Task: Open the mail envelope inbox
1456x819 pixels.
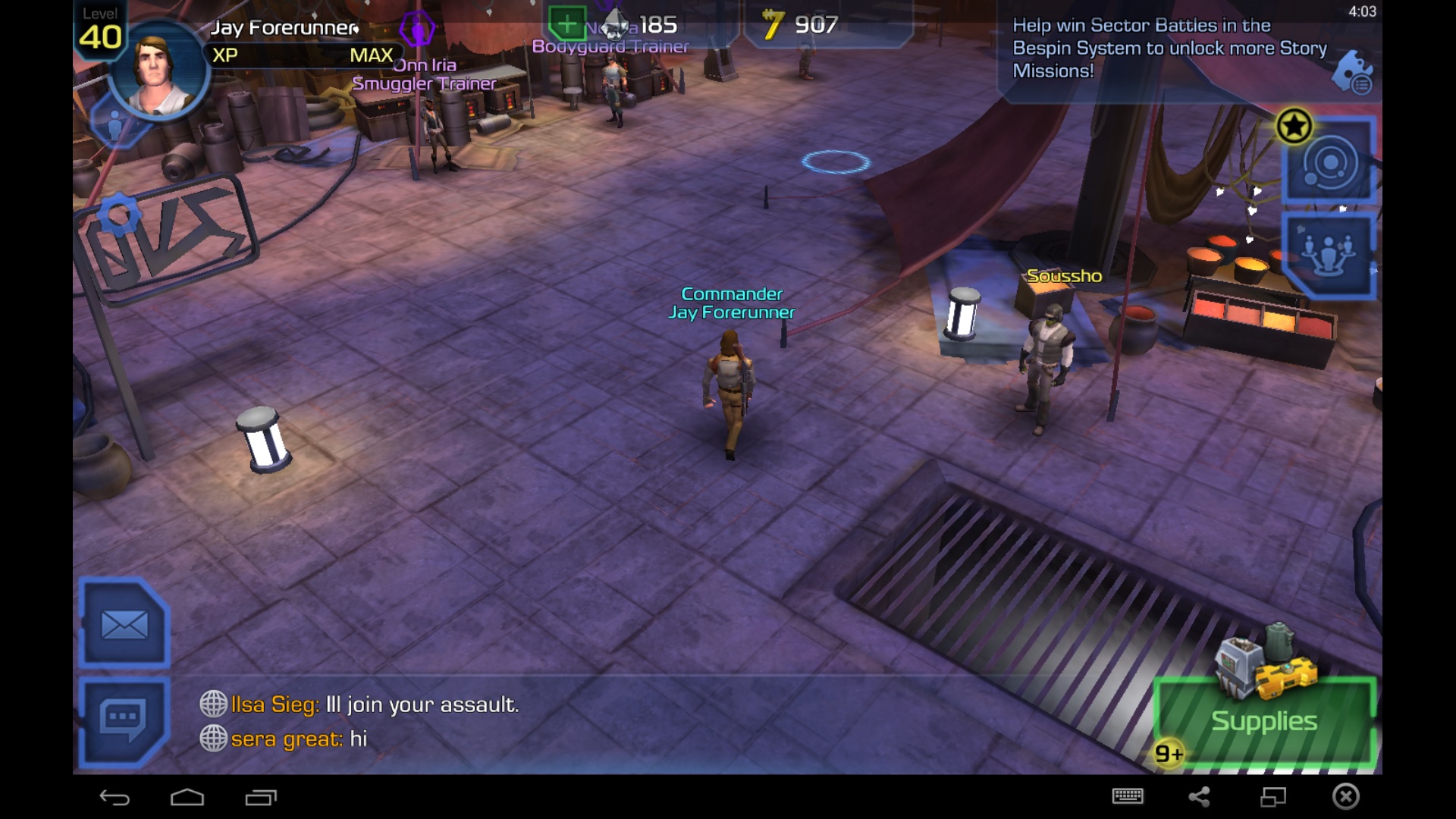Action: (x=124, y=625)
